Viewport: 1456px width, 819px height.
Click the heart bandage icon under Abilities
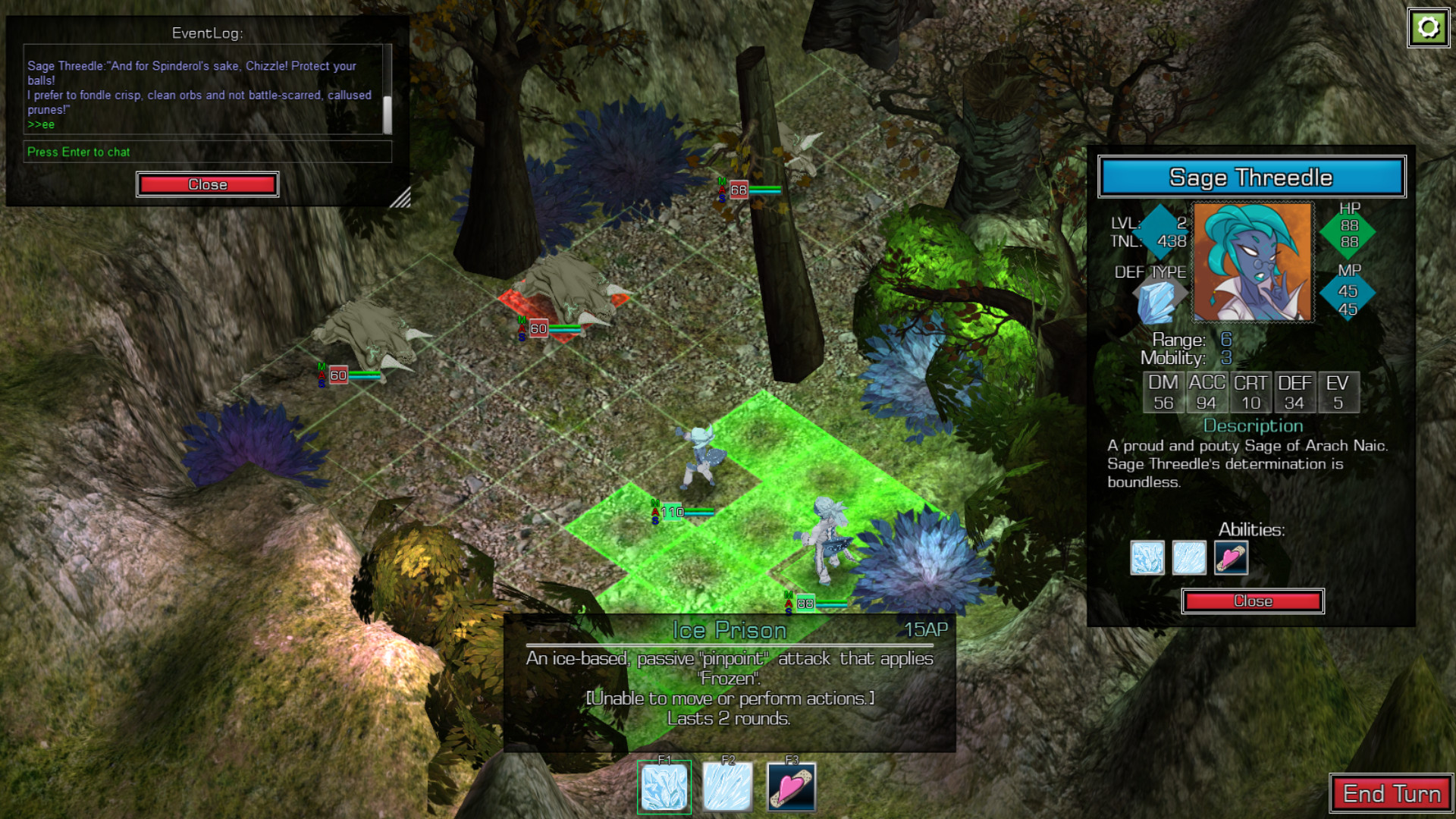(1230, 558)
